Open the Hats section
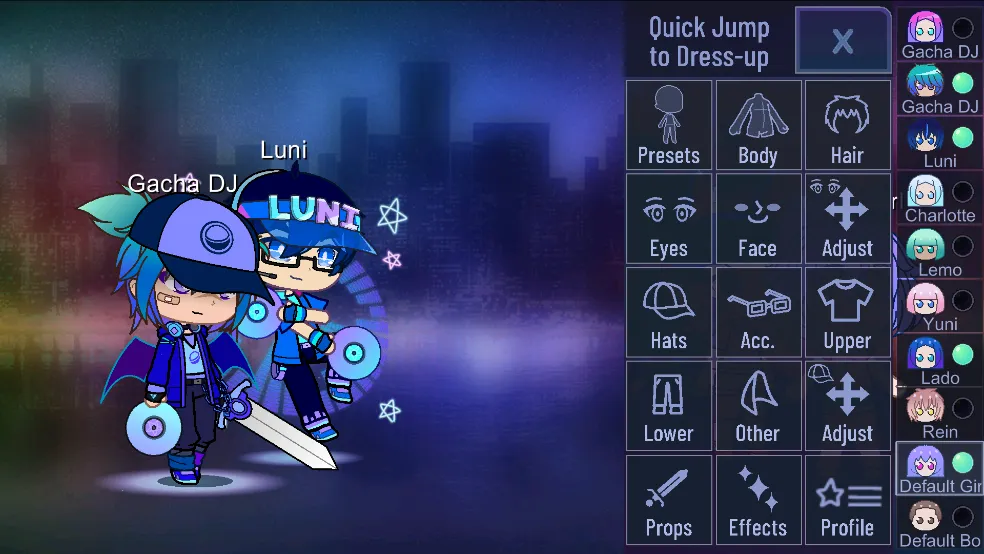 coord(668,312)
